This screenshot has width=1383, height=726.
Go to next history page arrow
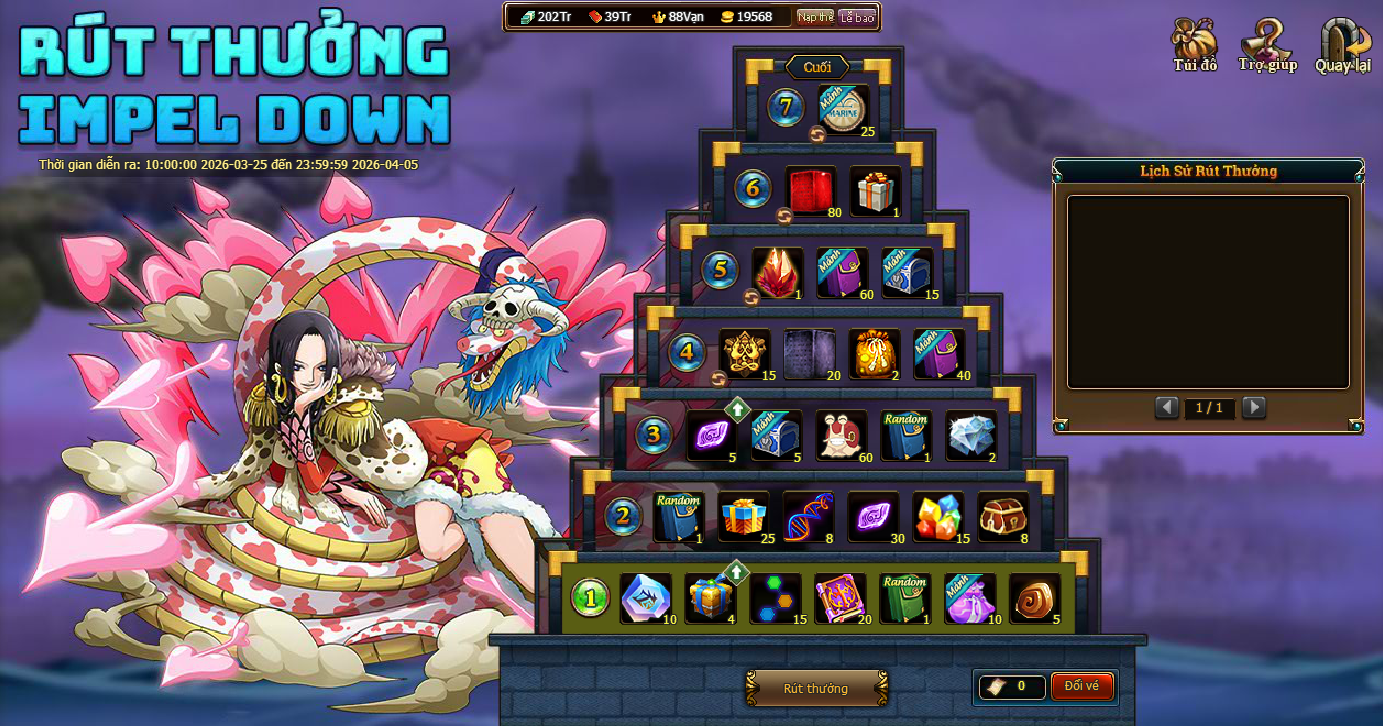1253,407
